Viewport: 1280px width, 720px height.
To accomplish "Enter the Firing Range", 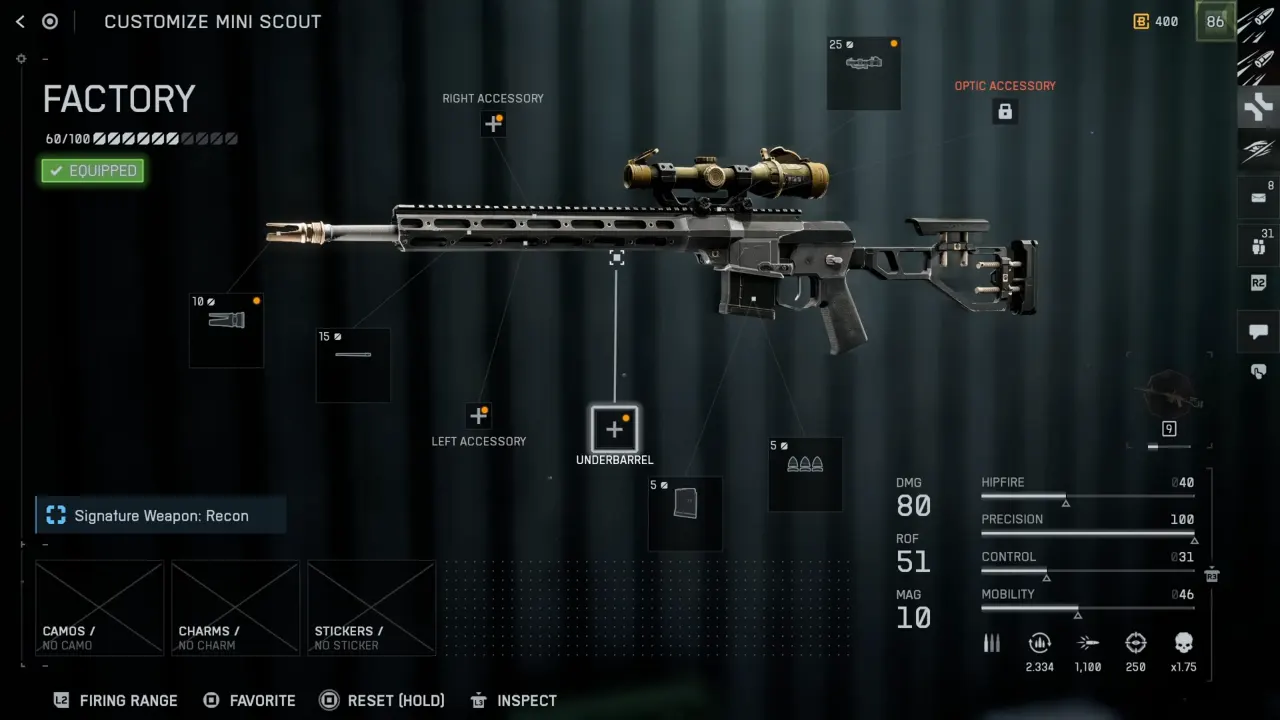I will 116,700.
